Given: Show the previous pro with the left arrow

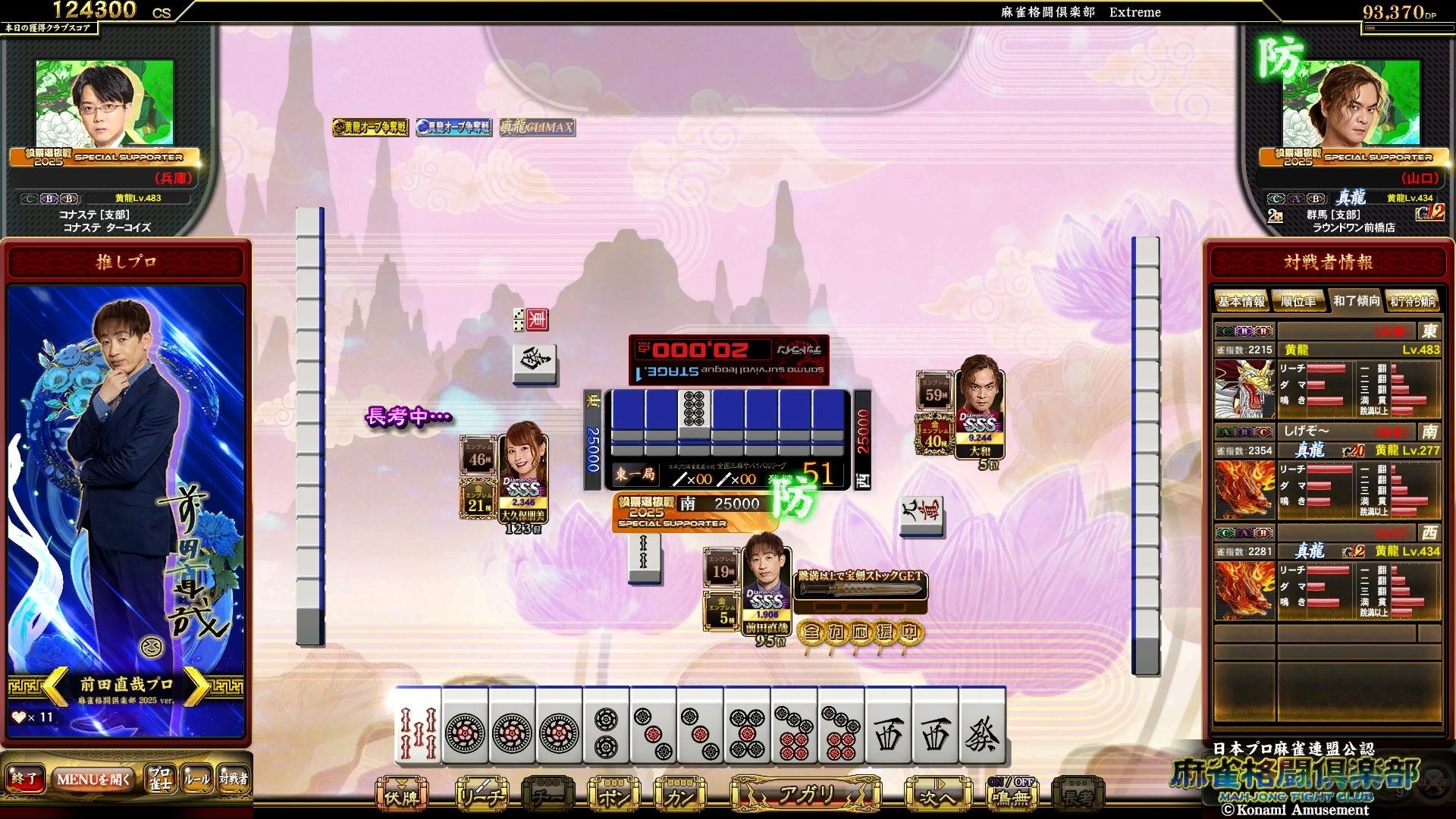Looking at the screenshot, I should point(56,688).
